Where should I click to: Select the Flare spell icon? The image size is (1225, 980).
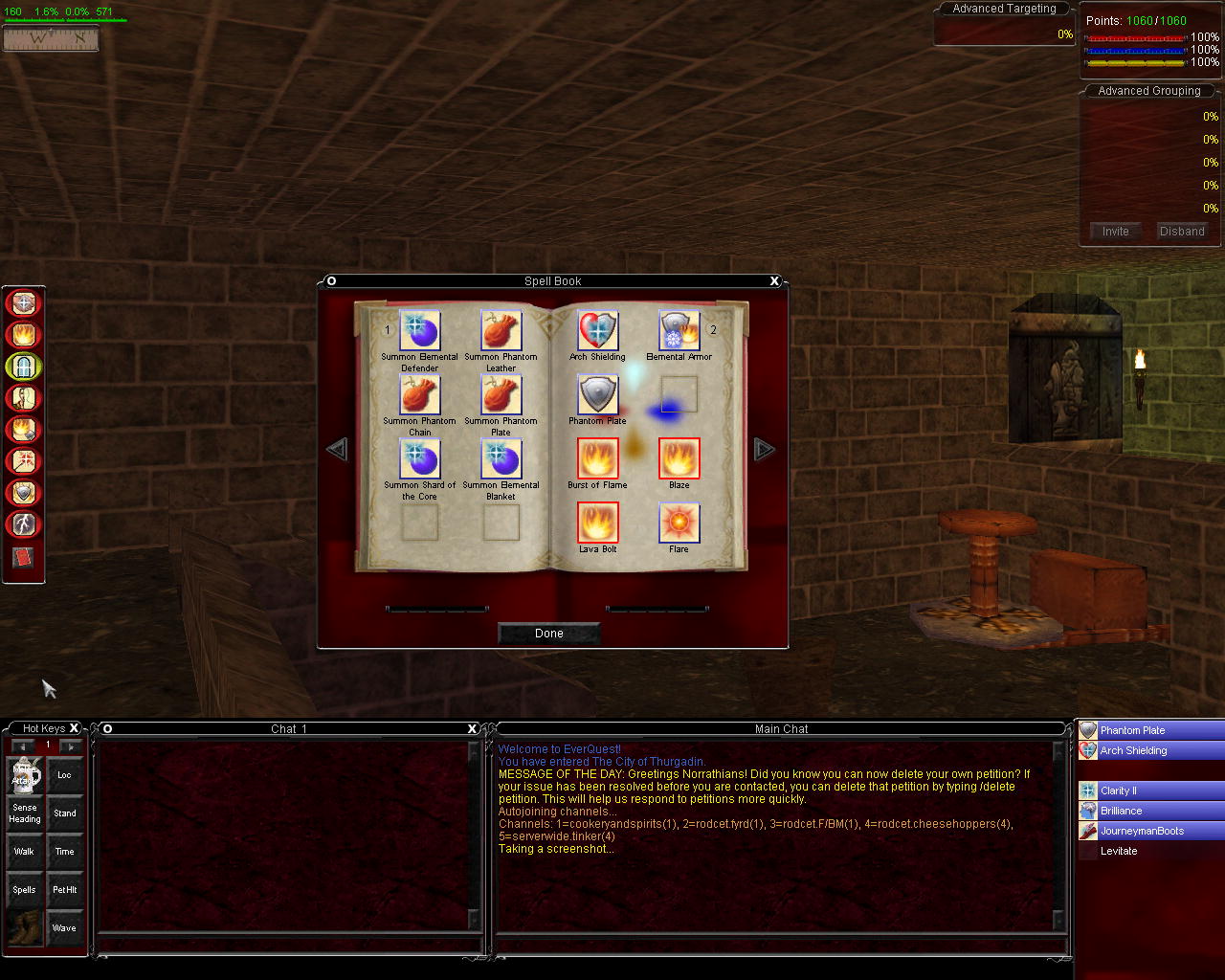pyautogui.click(x=679, y=523)
